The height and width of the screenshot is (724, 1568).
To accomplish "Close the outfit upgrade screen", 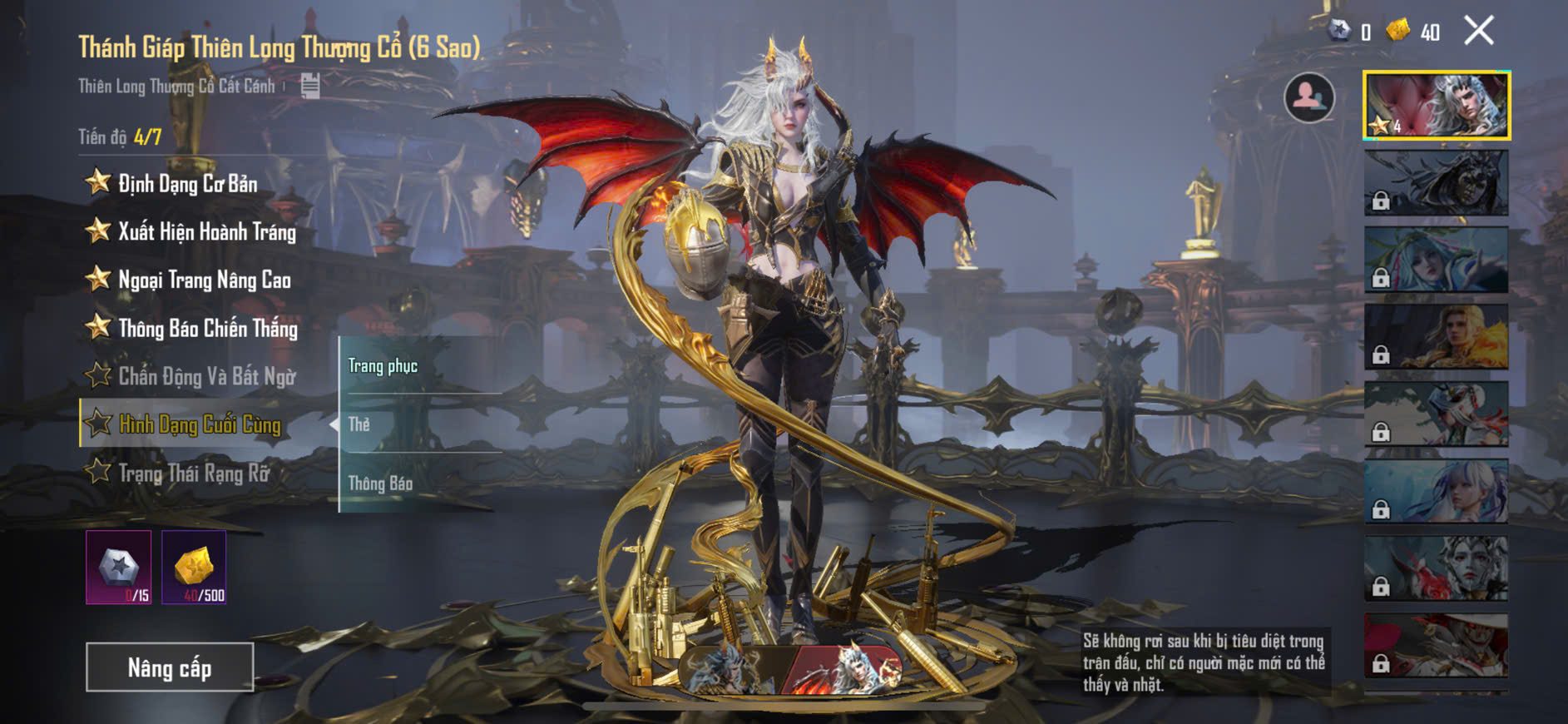I will 1478,32.
